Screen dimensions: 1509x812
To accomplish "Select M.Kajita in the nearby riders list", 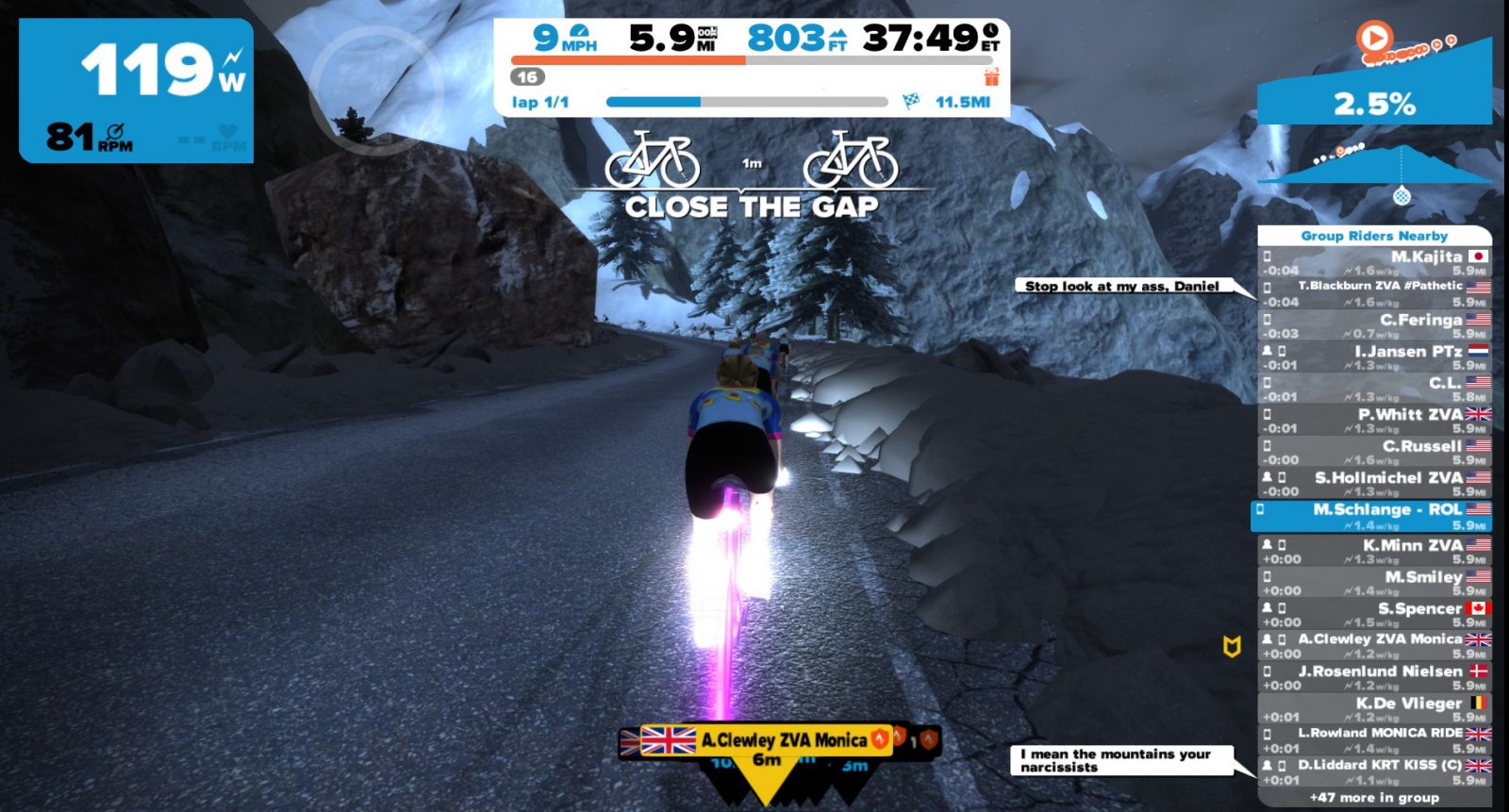I will pos(1374,263).
